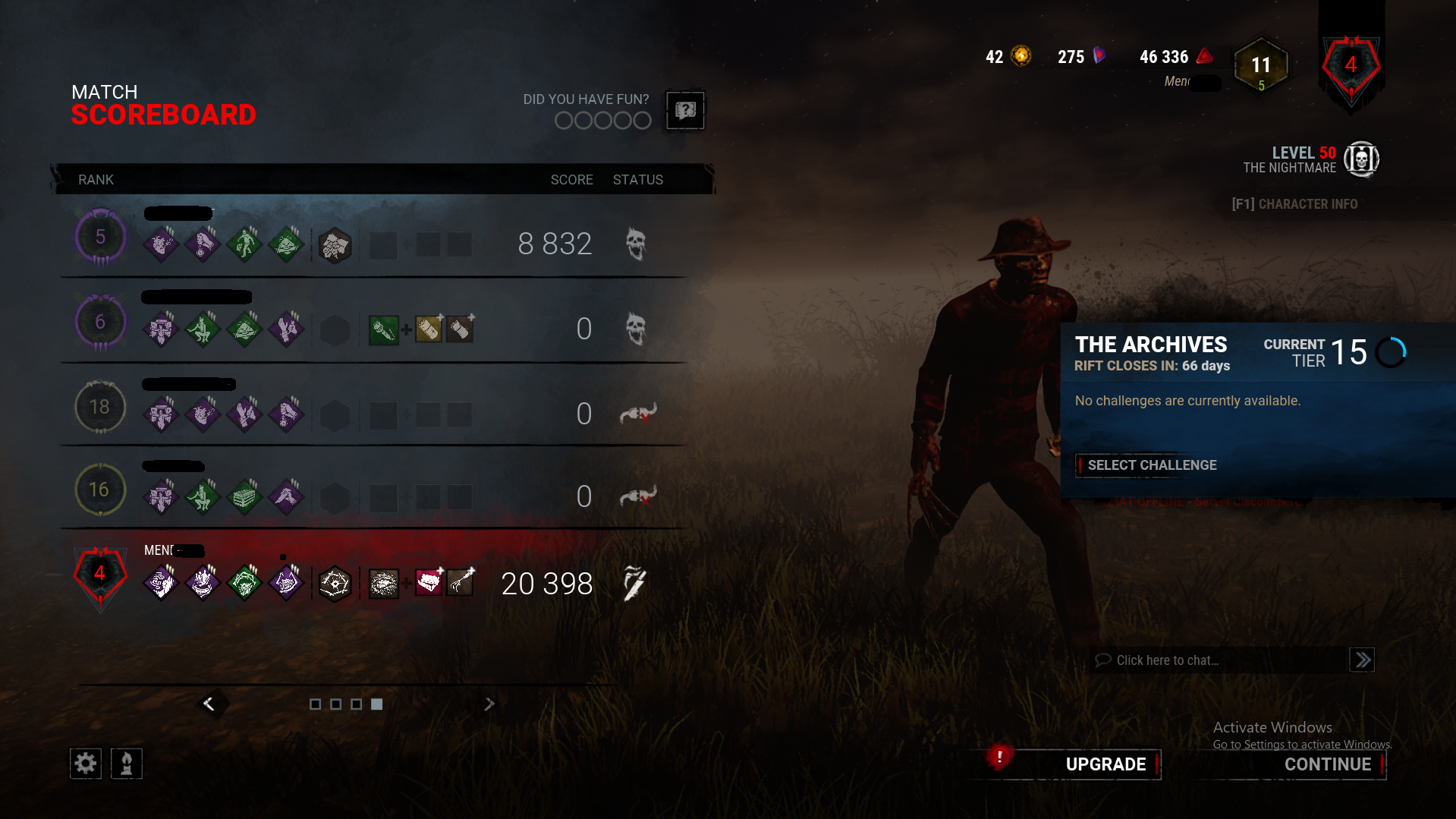The width and height of the screenshot is (1456, 819).
Task: Open the killer's skull status icon on top row
Action: [636, 244]
